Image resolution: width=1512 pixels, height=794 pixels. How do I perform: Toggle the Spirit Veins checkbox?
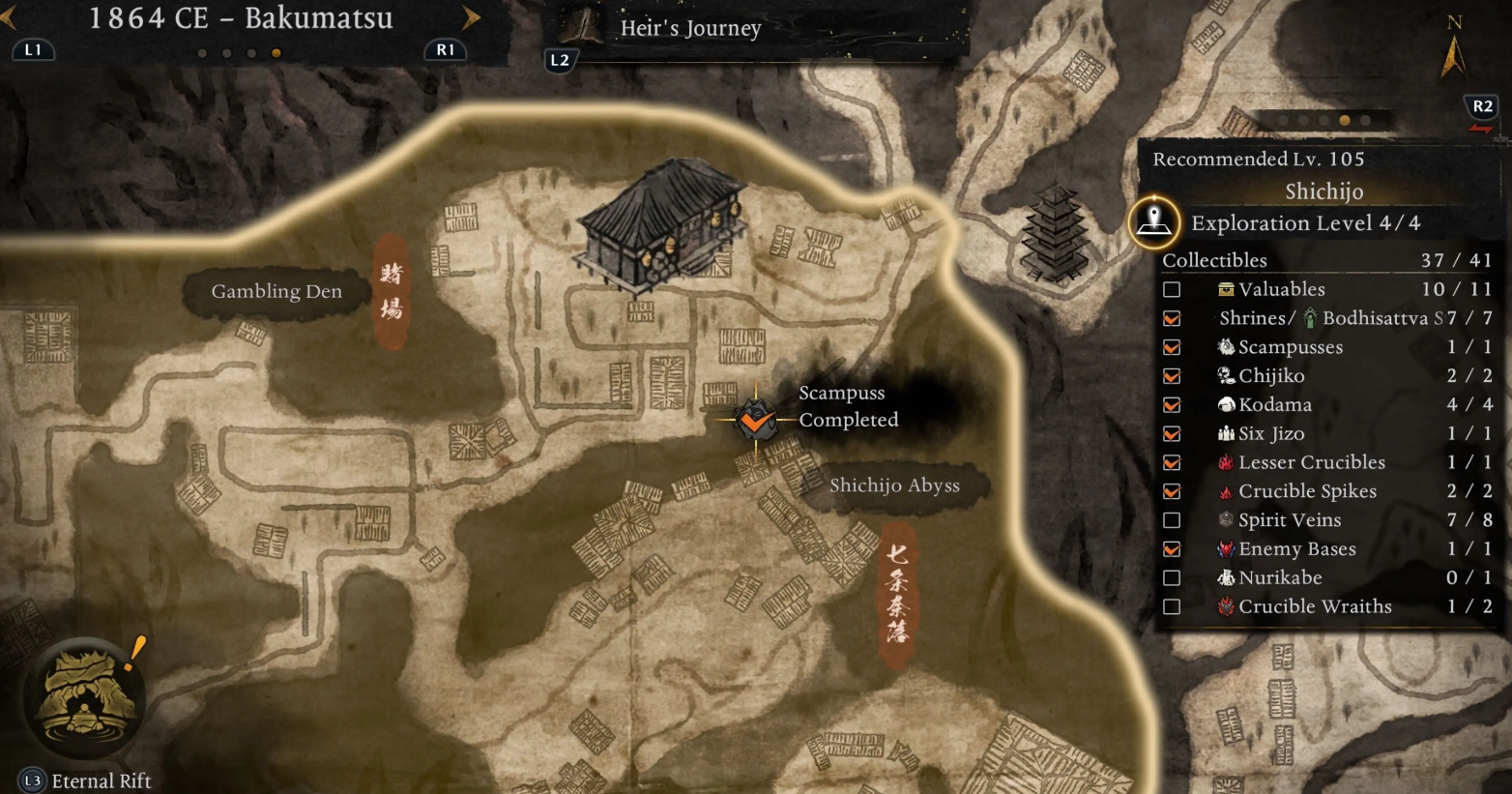1172,520
